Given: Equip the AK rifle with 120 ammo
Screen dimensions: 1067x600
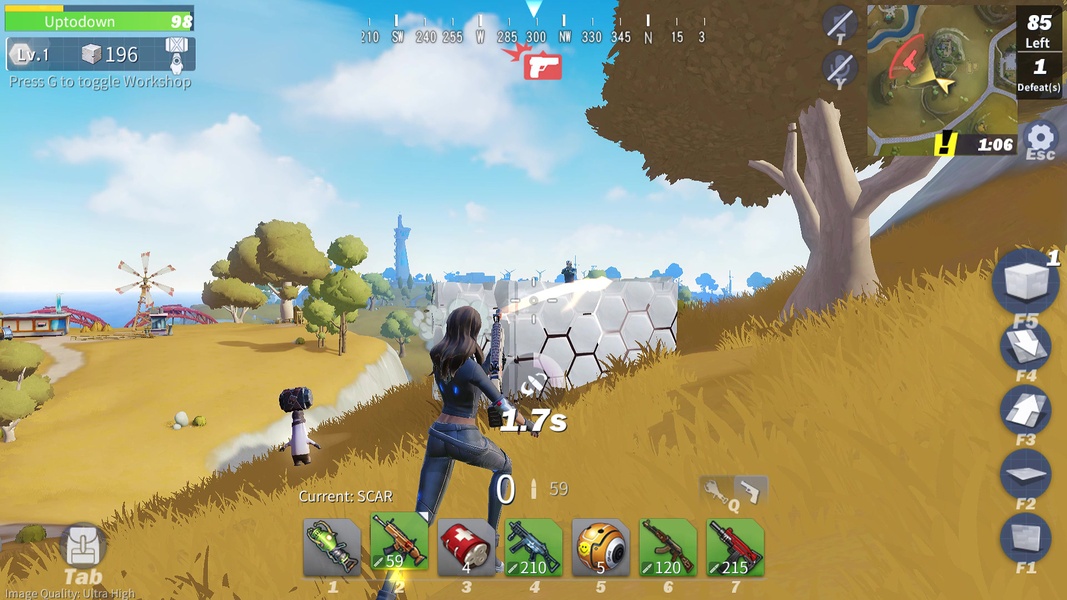Looking at the screenshot, I should 668,547.
